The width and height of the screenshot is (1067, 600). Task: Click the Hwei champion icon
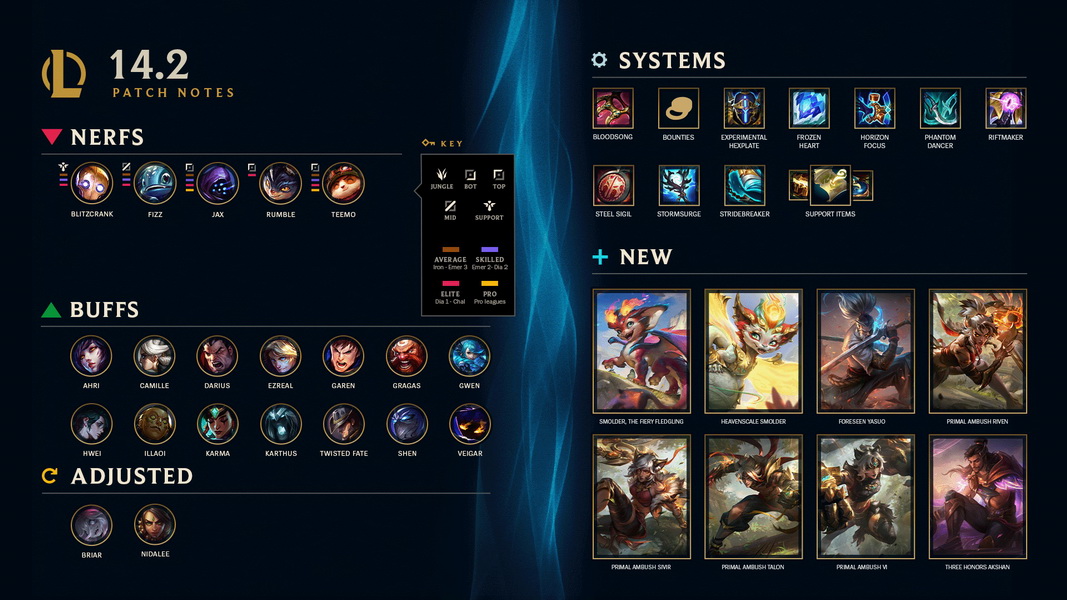tap(91, 424)
